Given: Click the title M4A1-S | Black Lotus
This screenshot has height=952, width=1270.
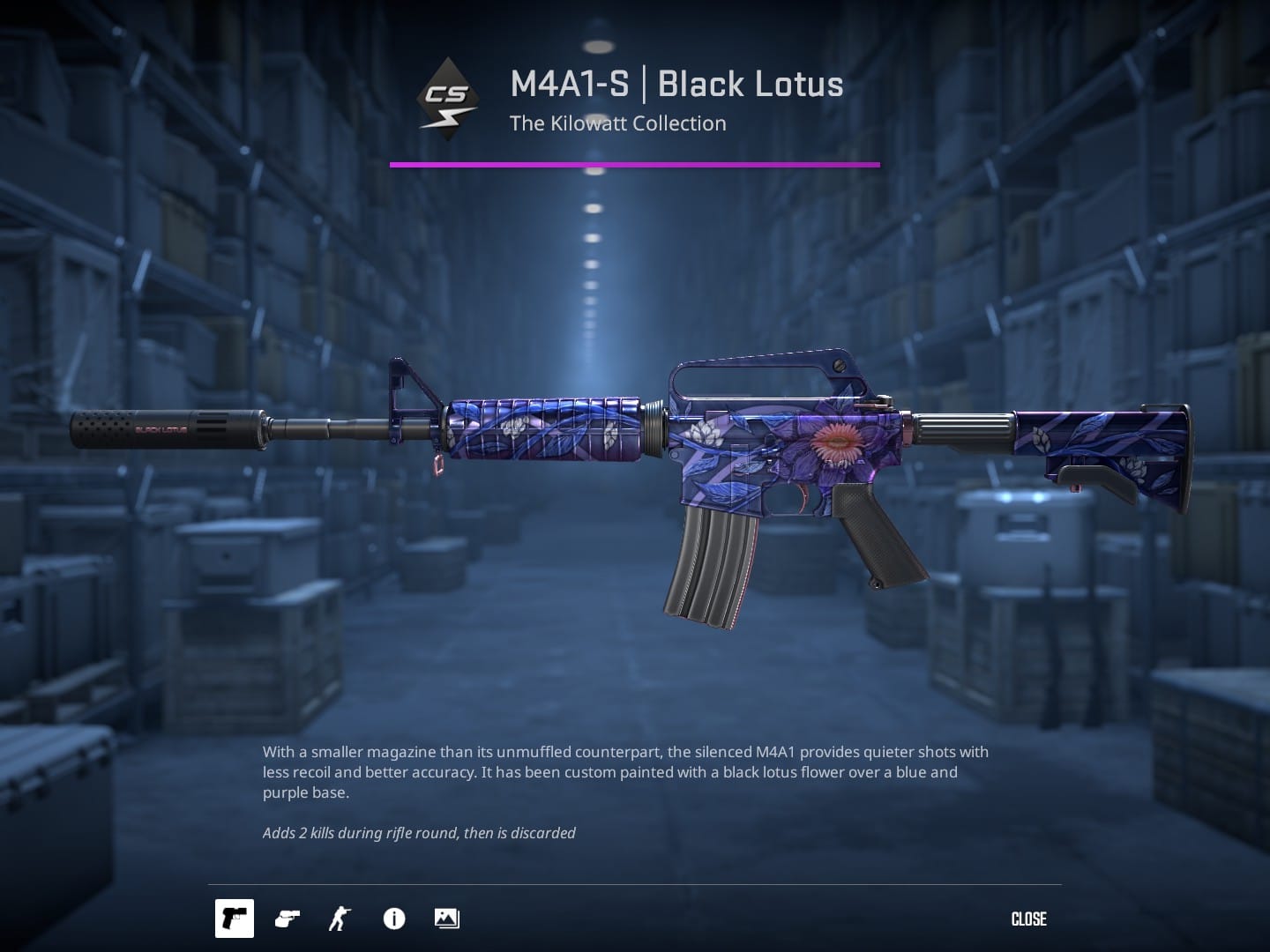Looking at the screenshot, I should 676,84.
